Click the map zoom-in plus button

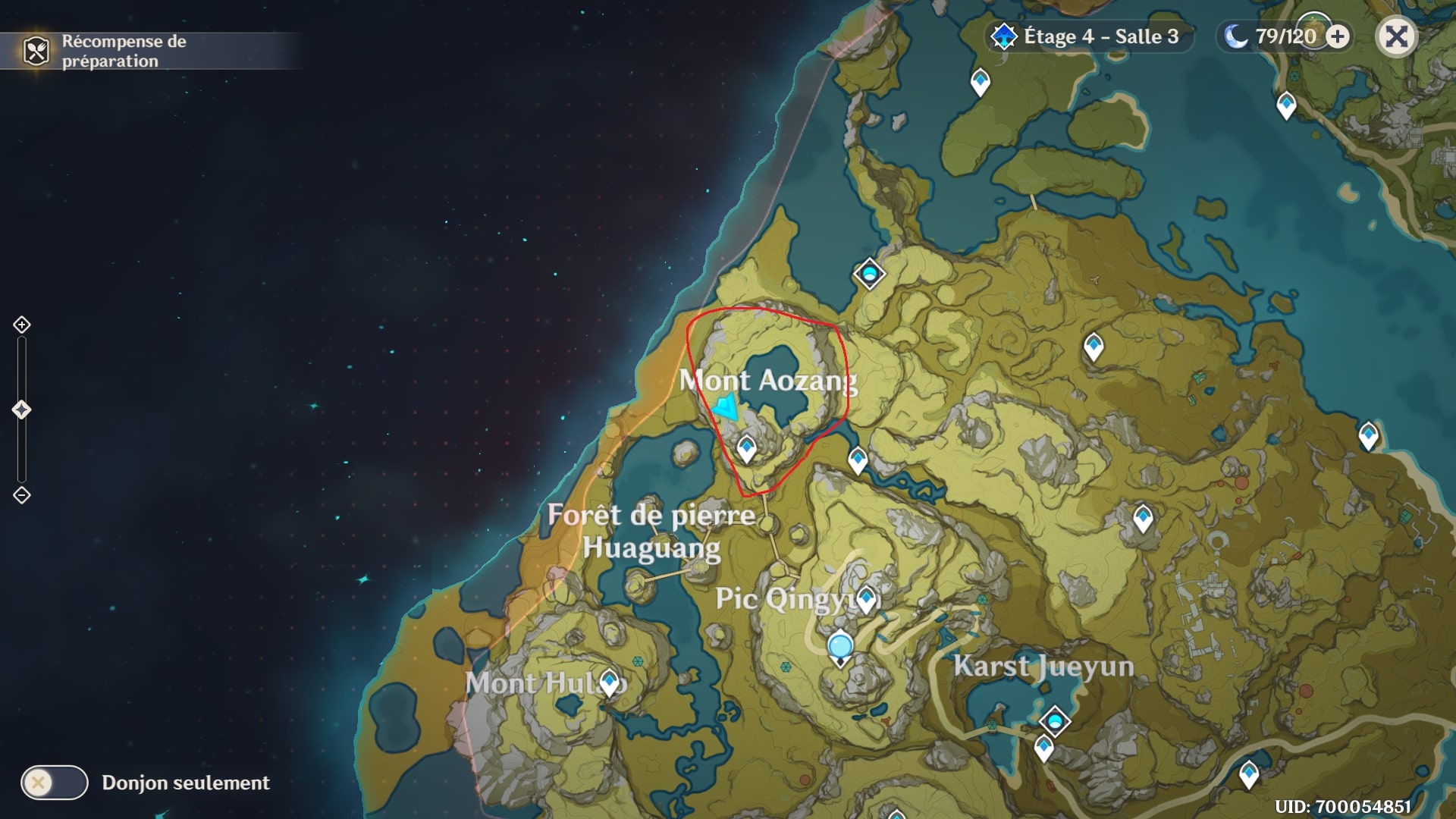click(x=21, y=325)
